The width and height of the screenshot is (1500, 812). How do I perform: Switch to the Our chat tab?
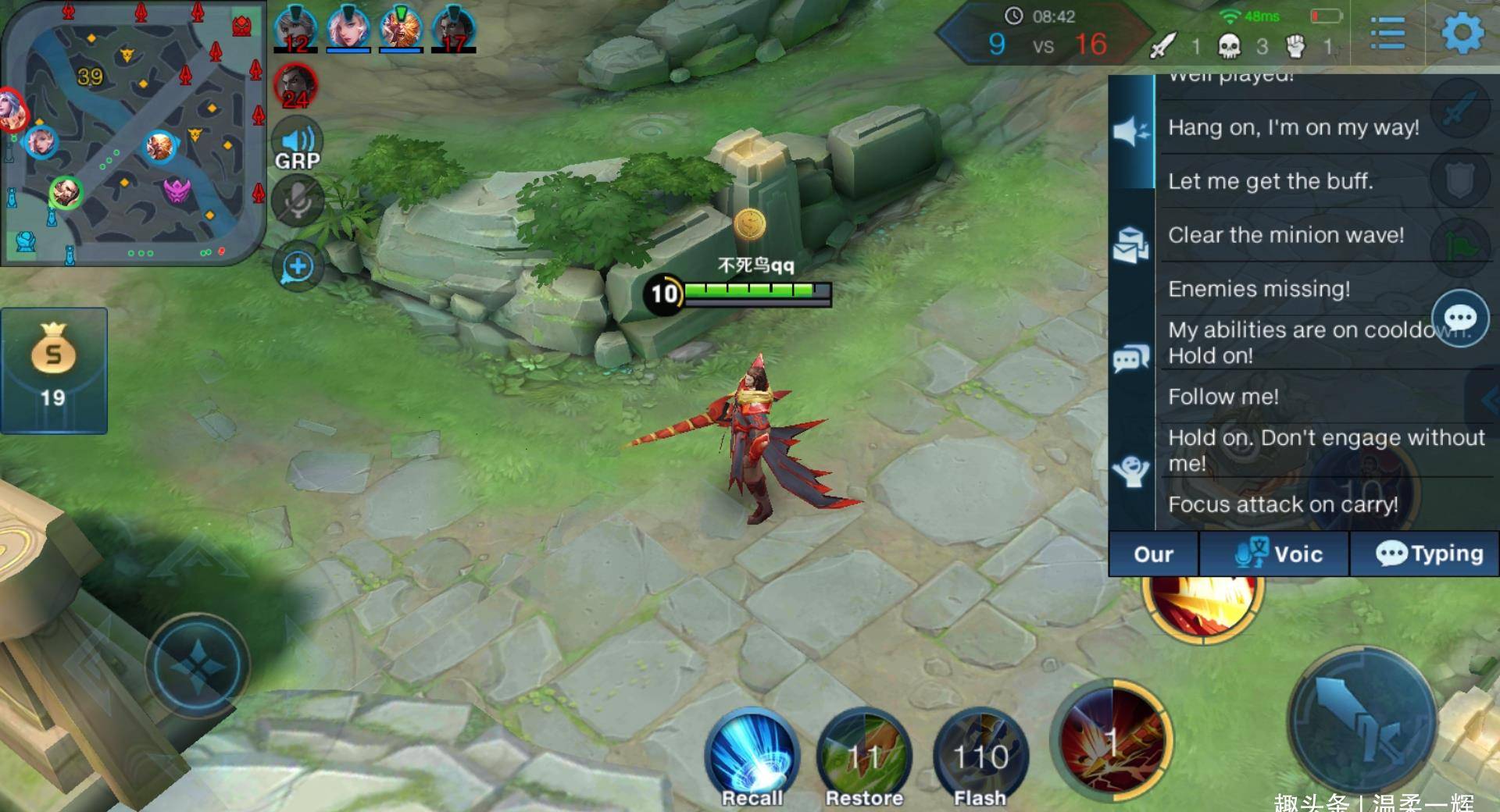1153,554
